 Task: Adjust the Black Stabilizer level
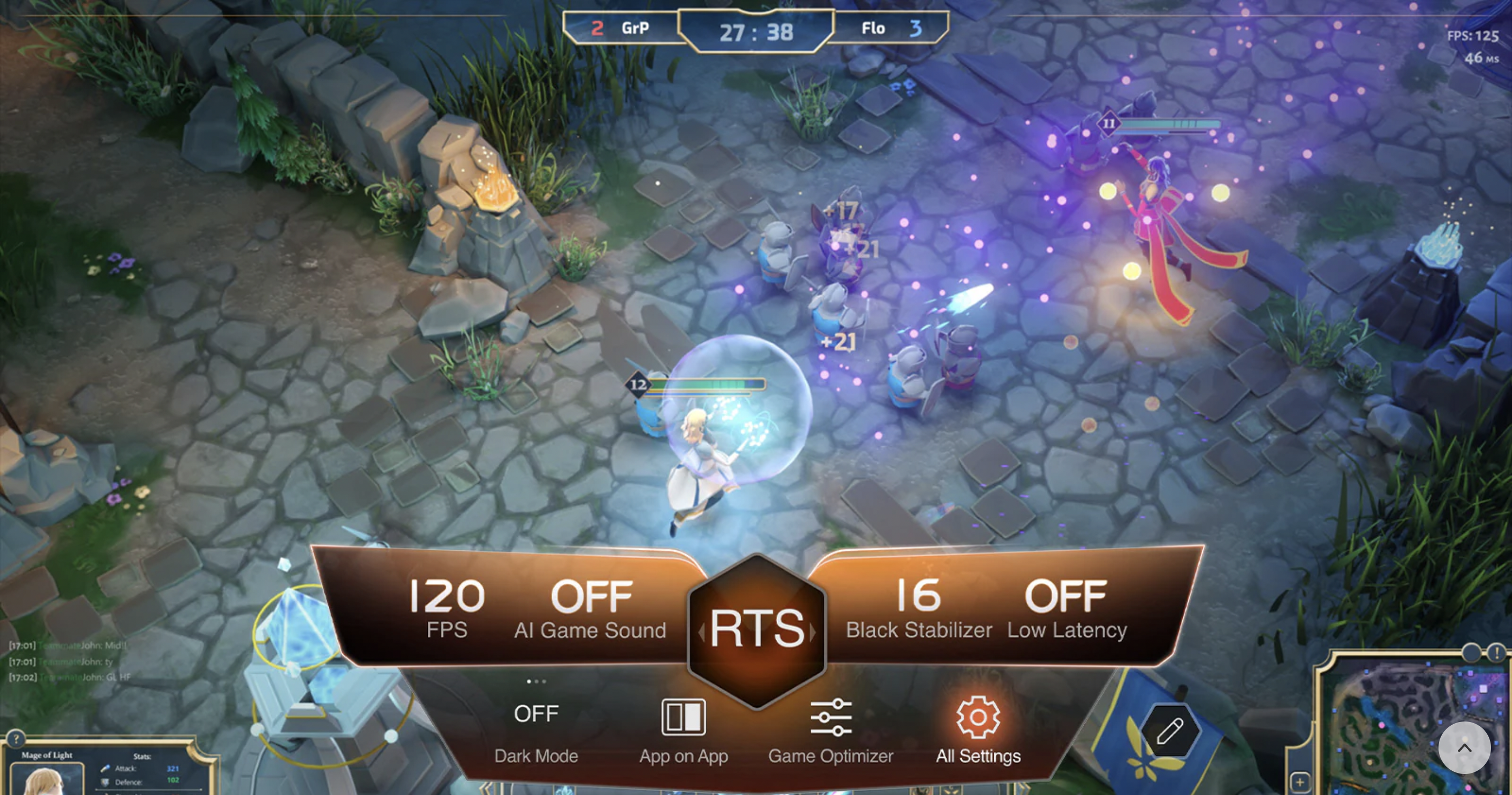919,608
